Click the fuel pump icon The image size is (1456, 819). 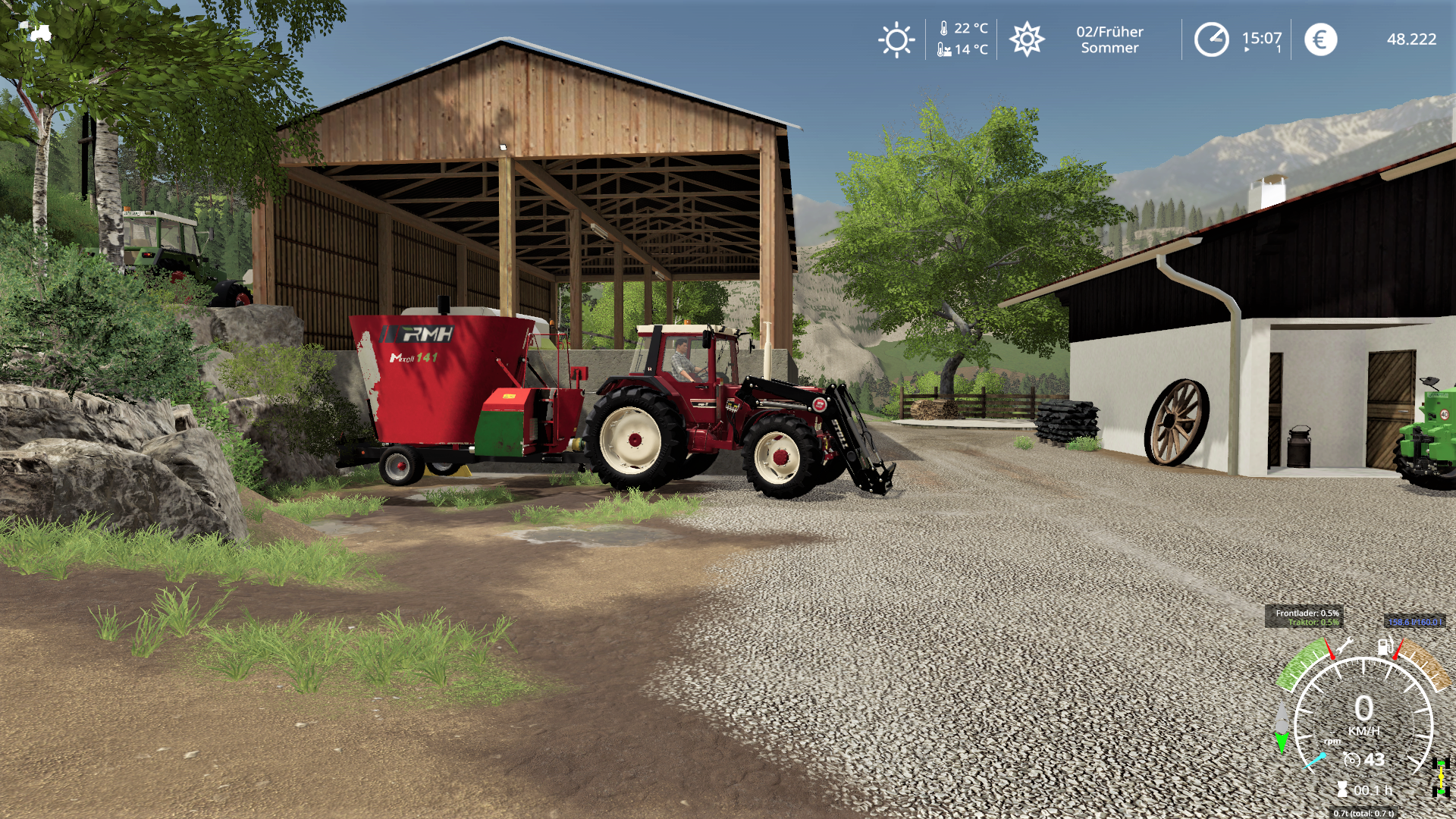[x=1385, y=647]
